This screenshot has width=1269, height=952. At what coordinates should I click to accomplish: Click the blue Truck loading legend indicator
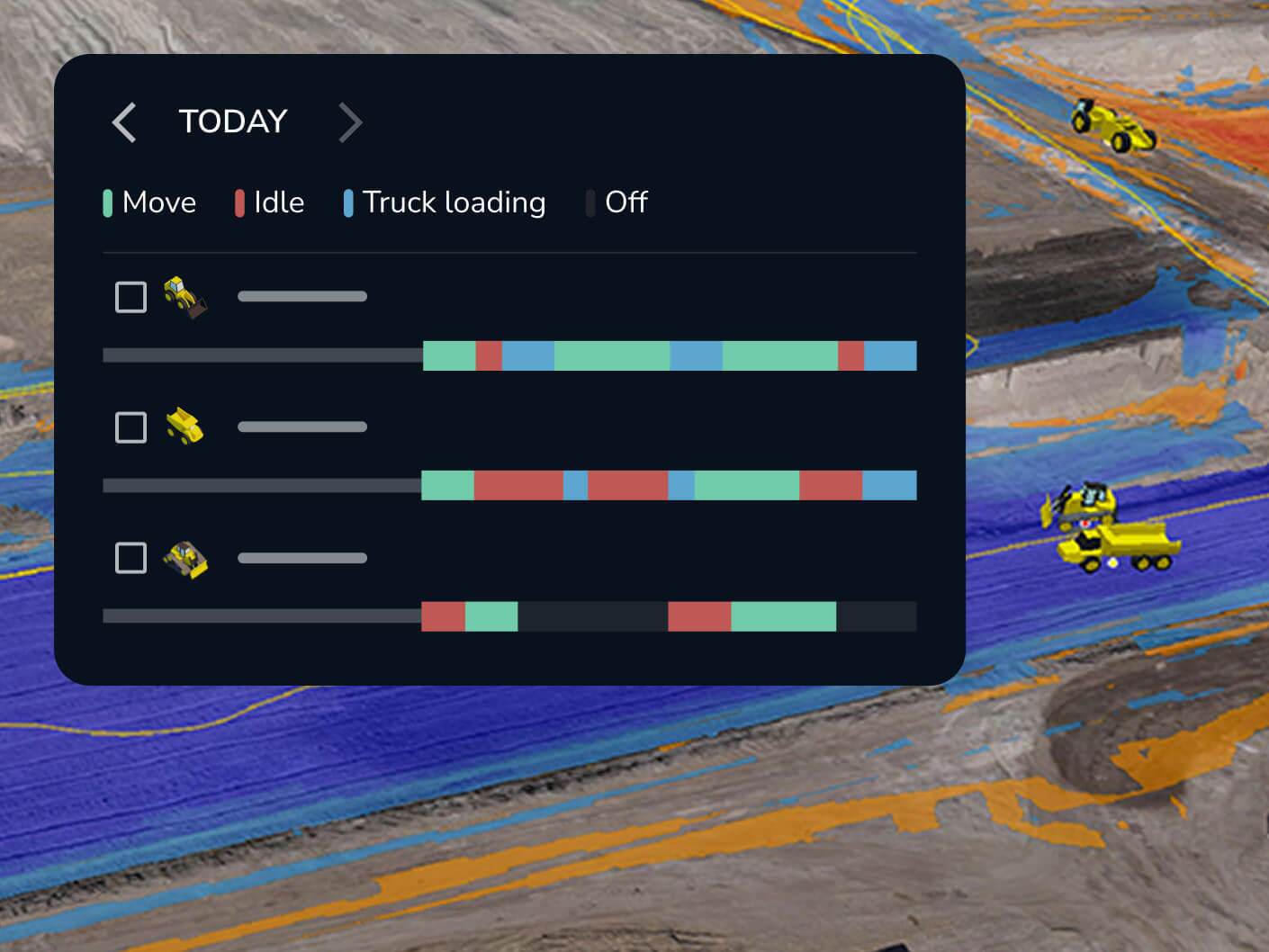click(x=346, y=202)
